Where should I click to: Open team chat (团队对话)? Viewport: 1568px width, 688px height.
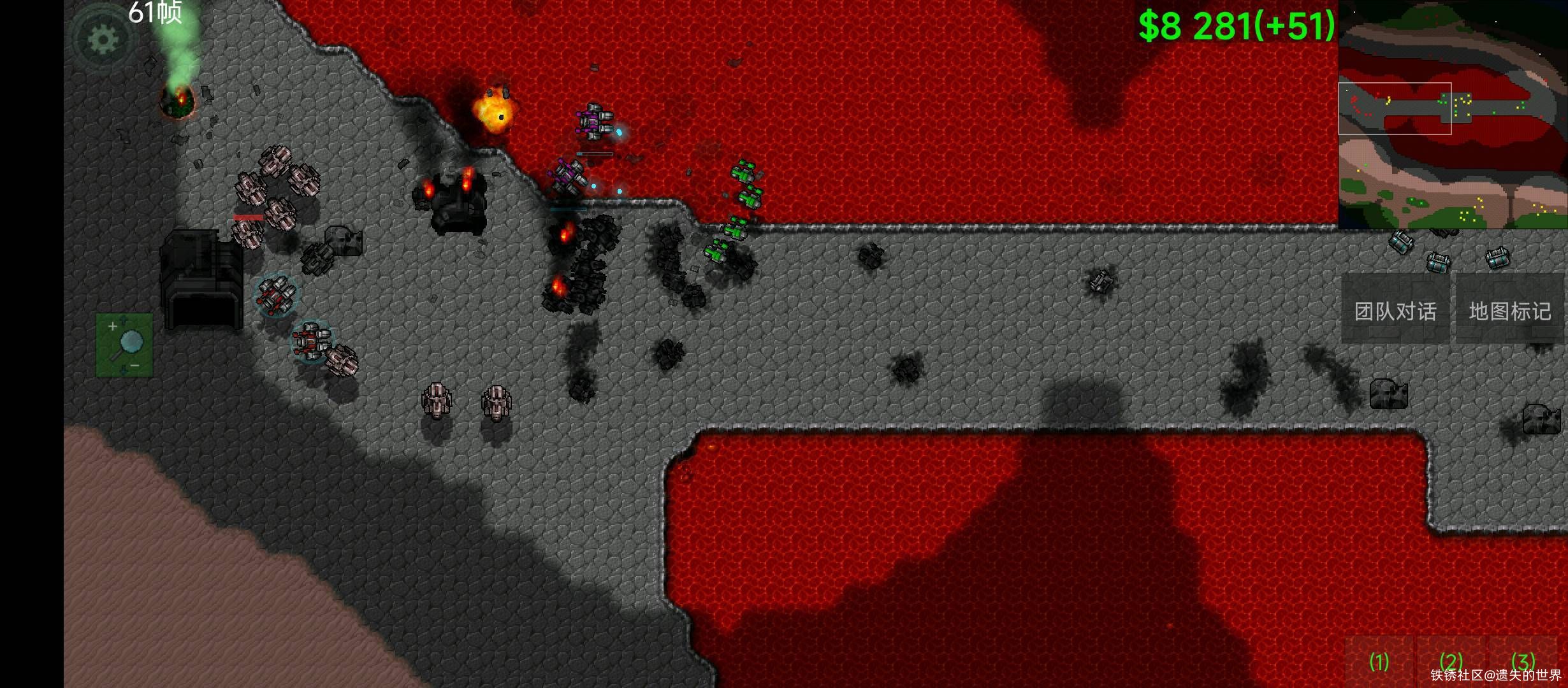(1395, 310)
